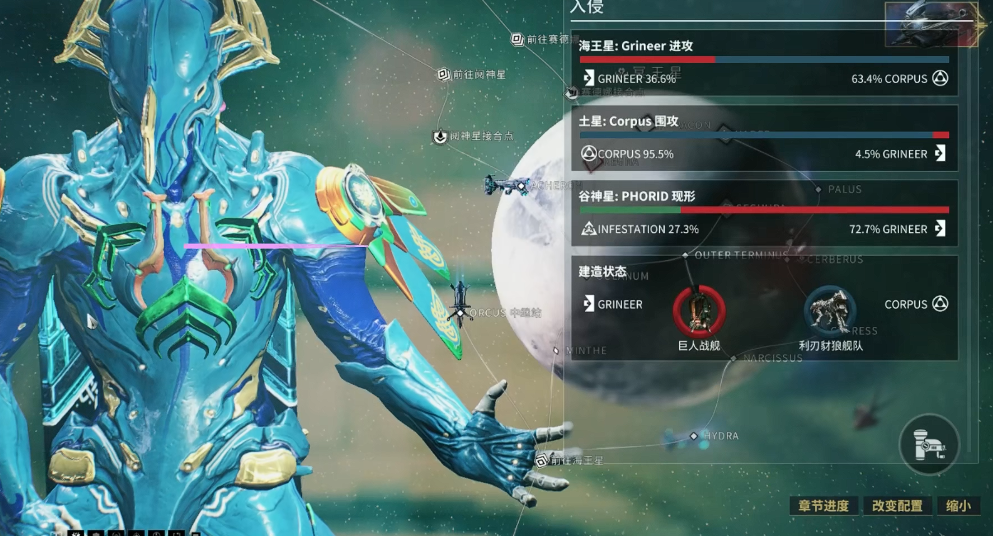This screenshot has height=536, width=993.
Task: Open the 土星 Corpus 围攻 invasion entry
Action: (763, 139)
